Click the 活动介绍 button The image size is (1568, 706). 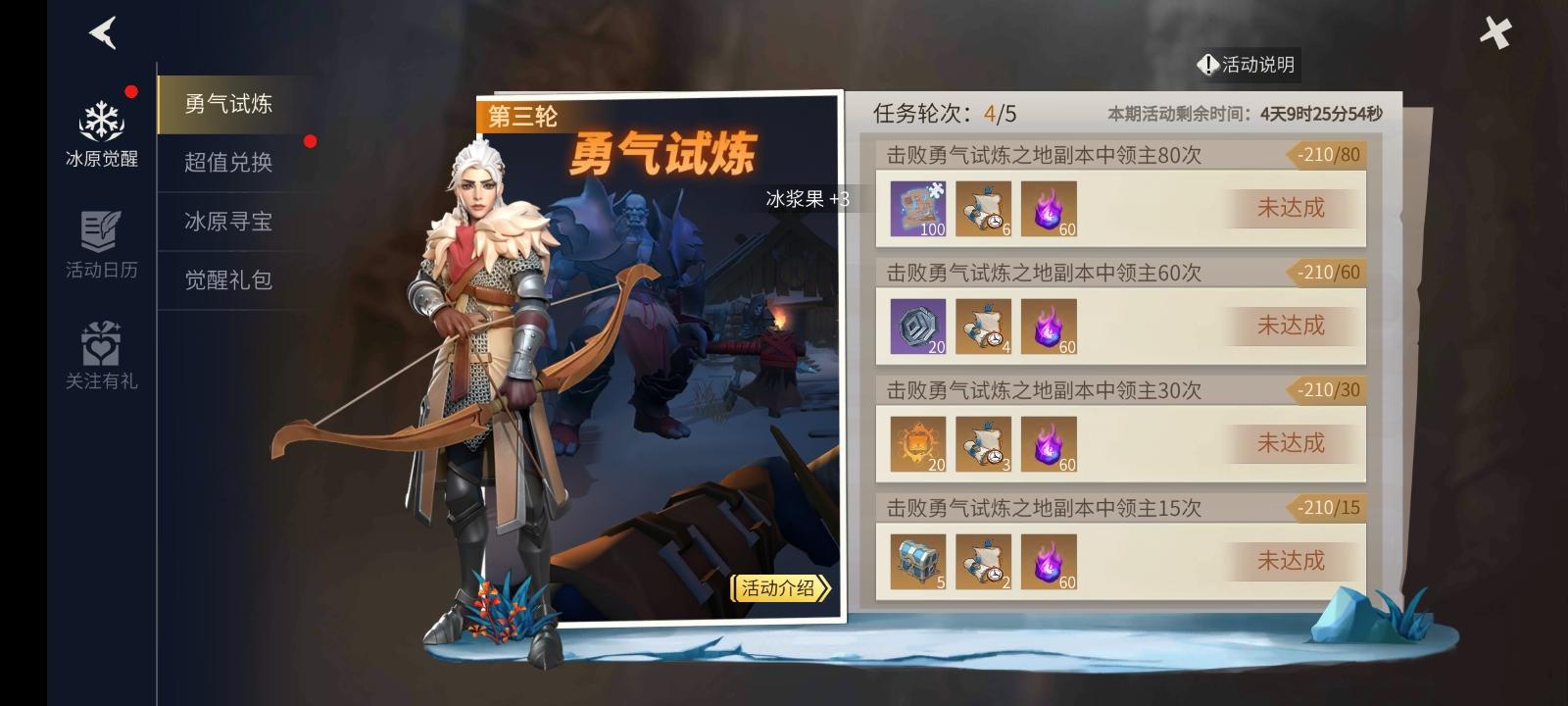777,589
